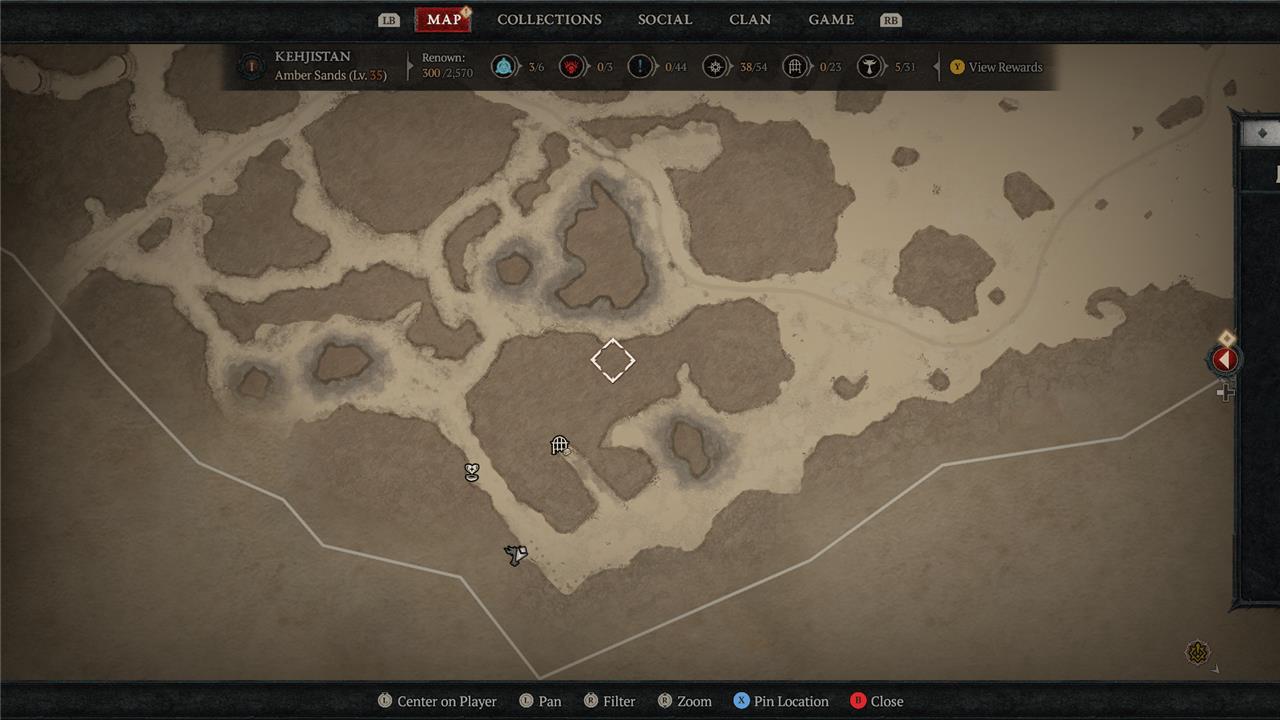Click the Altars of Lilith renown icon
The width and height of the screenshot is (1280, 720).
871,67
